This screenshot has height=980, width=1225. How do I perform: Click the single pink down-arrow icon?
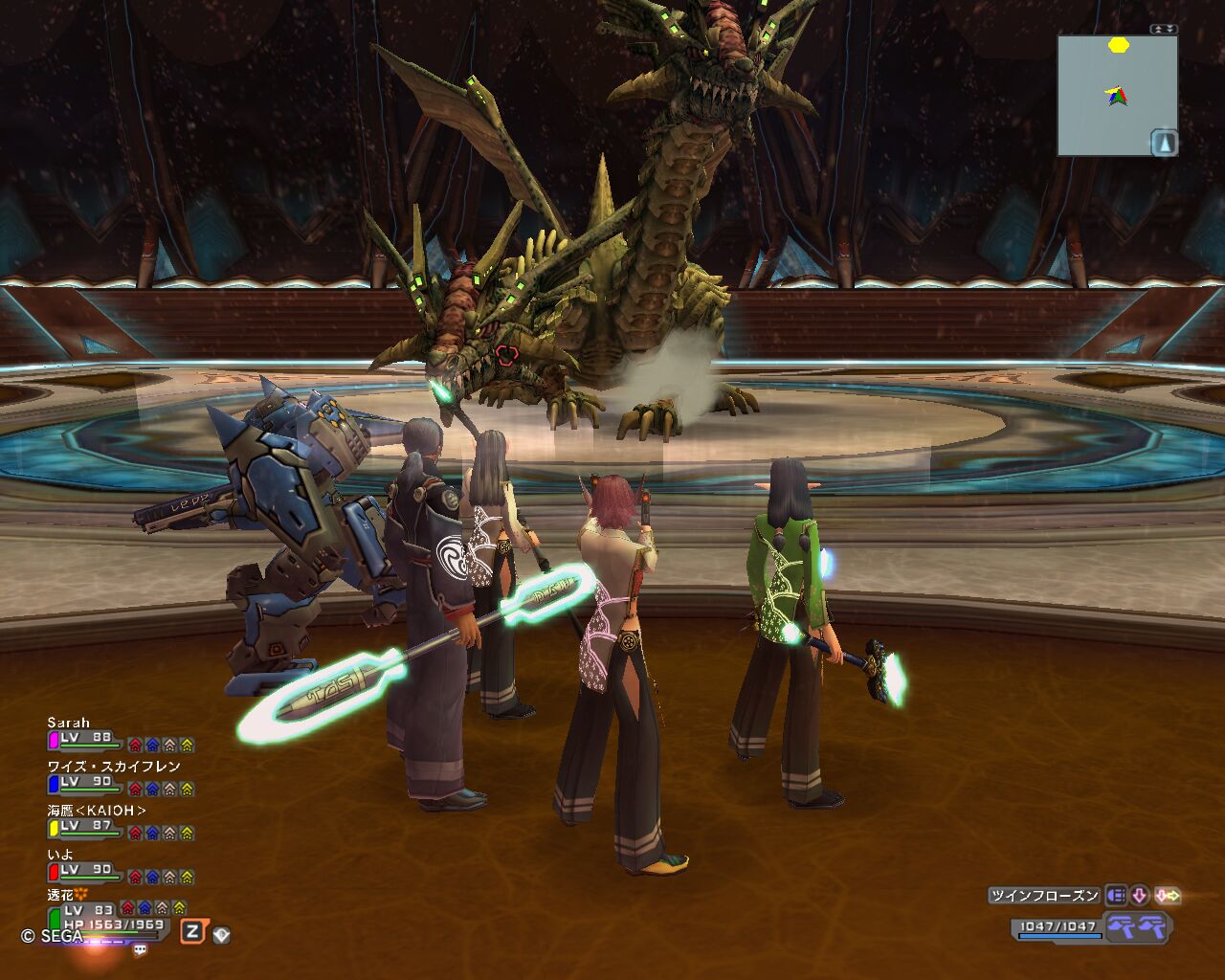(x=1140, y=896)
